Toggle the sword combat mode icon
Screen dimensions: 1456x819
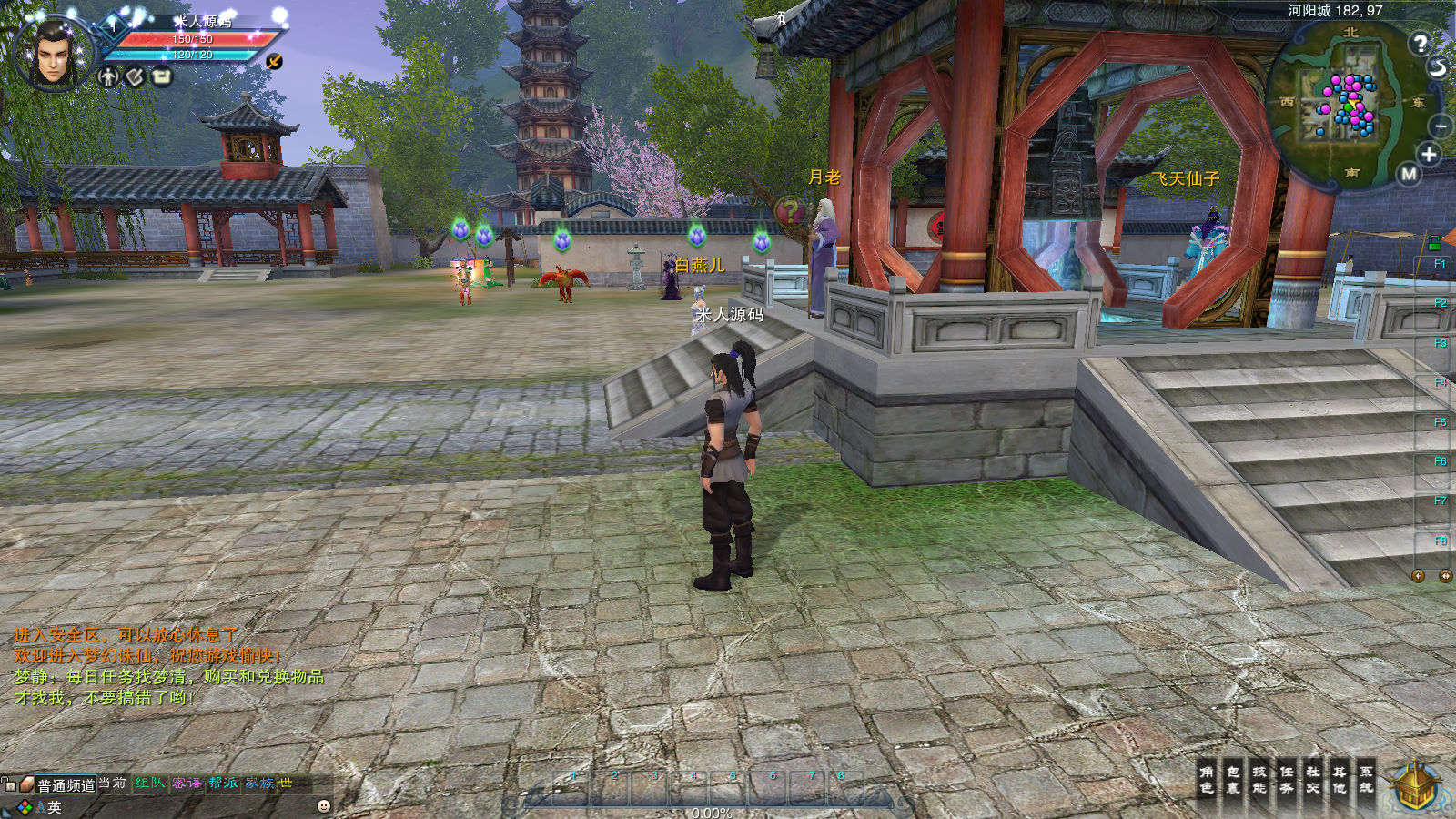(x=274, y=61)
